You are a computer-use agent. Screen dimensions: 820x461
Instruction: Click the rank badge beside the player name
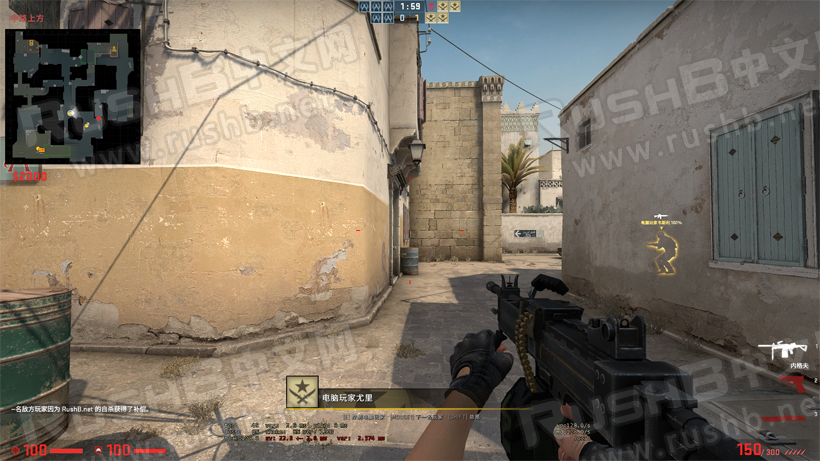pos(302,393)
